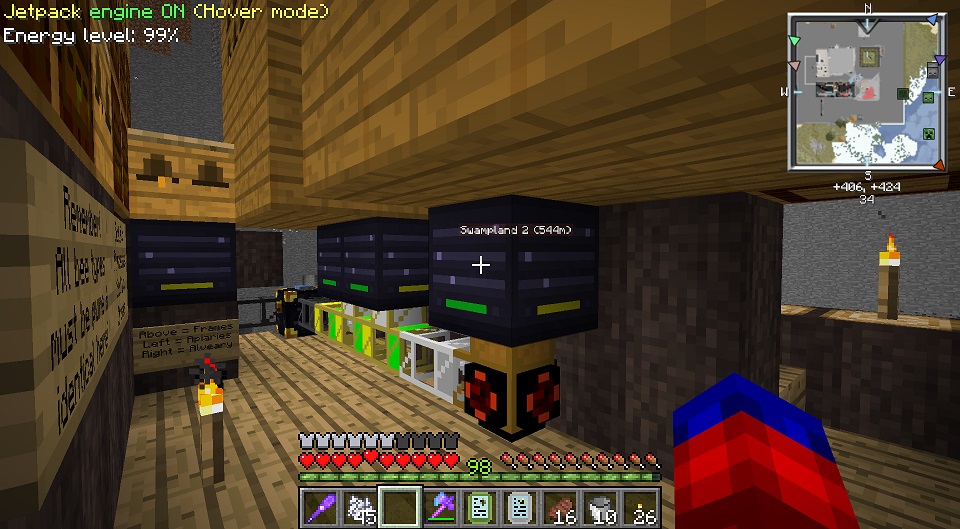960x529 pixels.
Task: Select the blue waypoint arrow on minimap
Action: [x=932, y=19]
